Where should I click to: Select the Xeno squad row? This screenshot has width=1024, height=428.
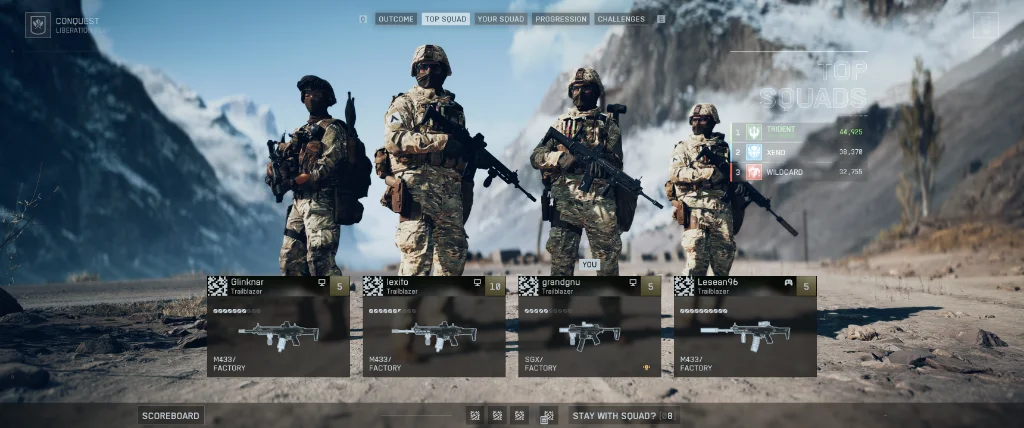coord(799,151)
